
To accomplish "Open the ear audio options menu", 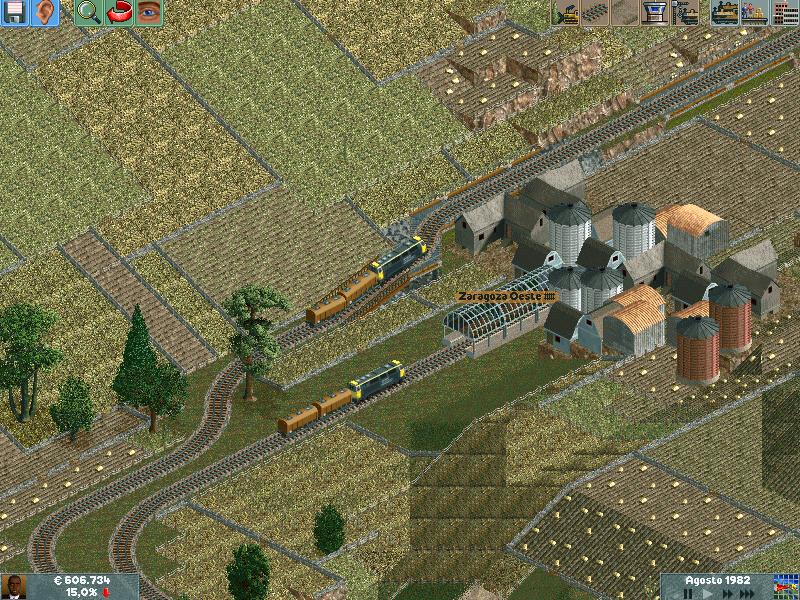I will [x=45, y=13].
